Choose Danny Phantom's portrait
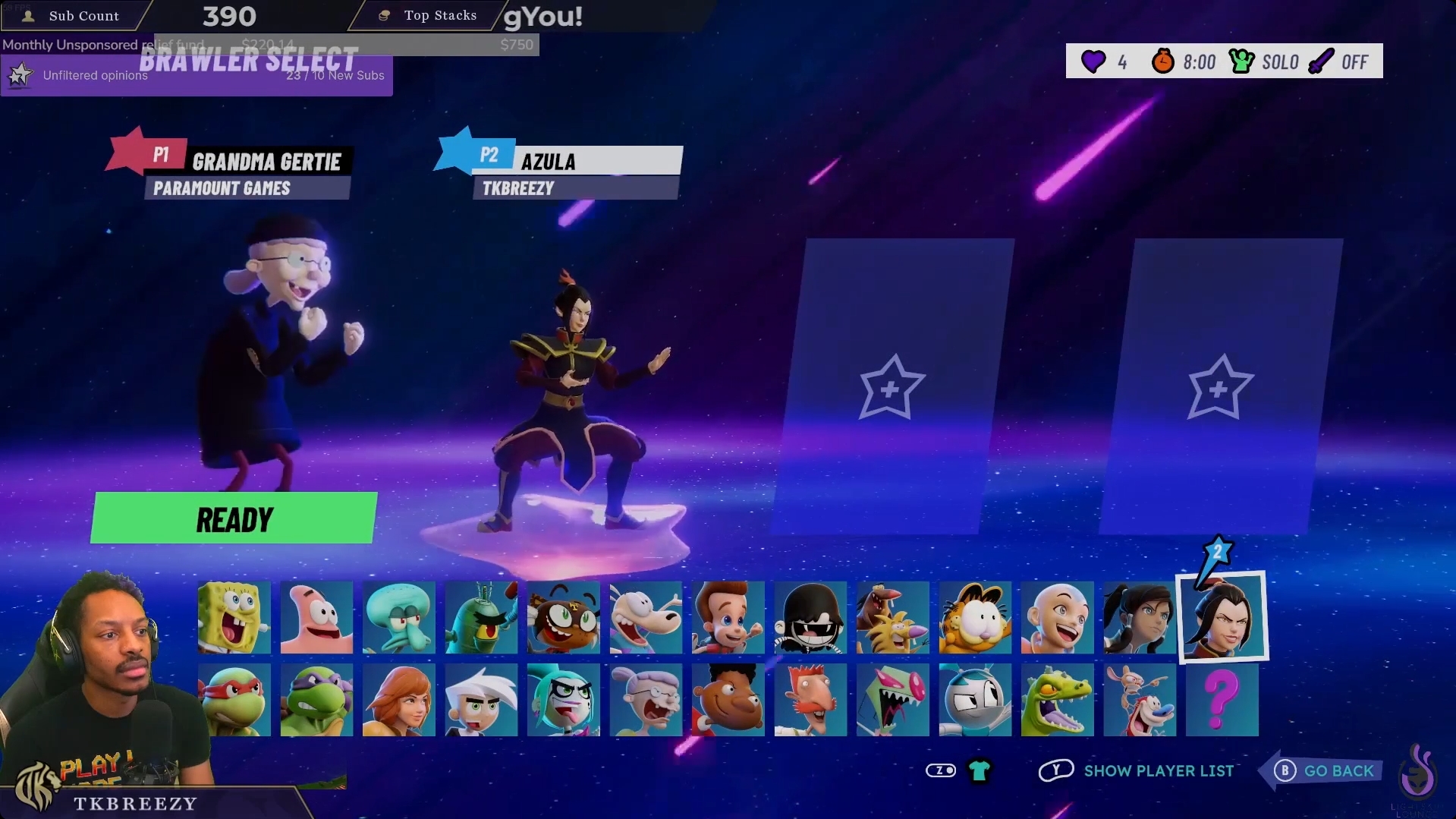The width and height of the screenshot is (1456, 819). [x=480, y=700]
